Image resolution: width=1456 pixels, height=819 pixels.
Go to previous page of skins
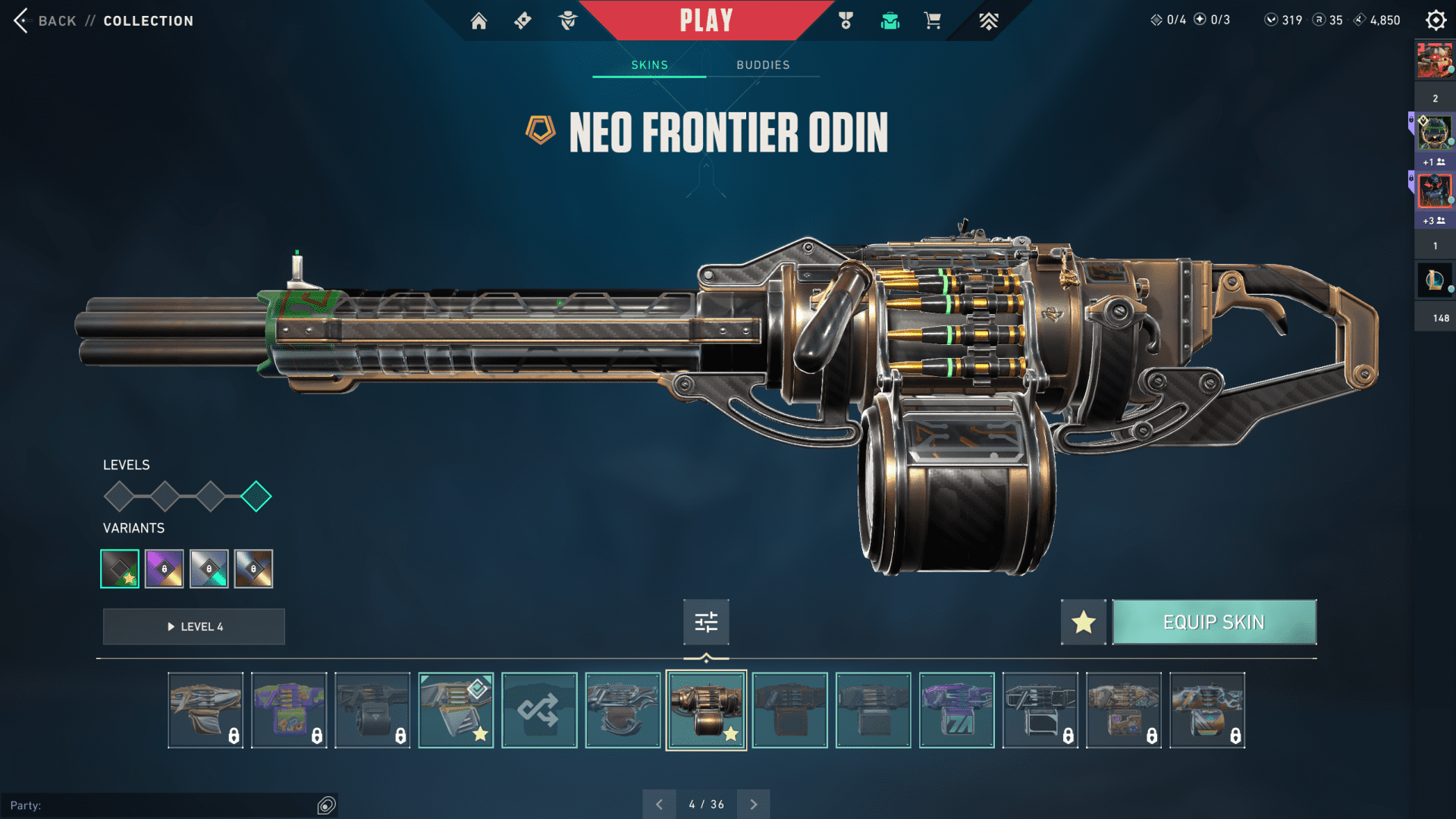pos(659,805)
